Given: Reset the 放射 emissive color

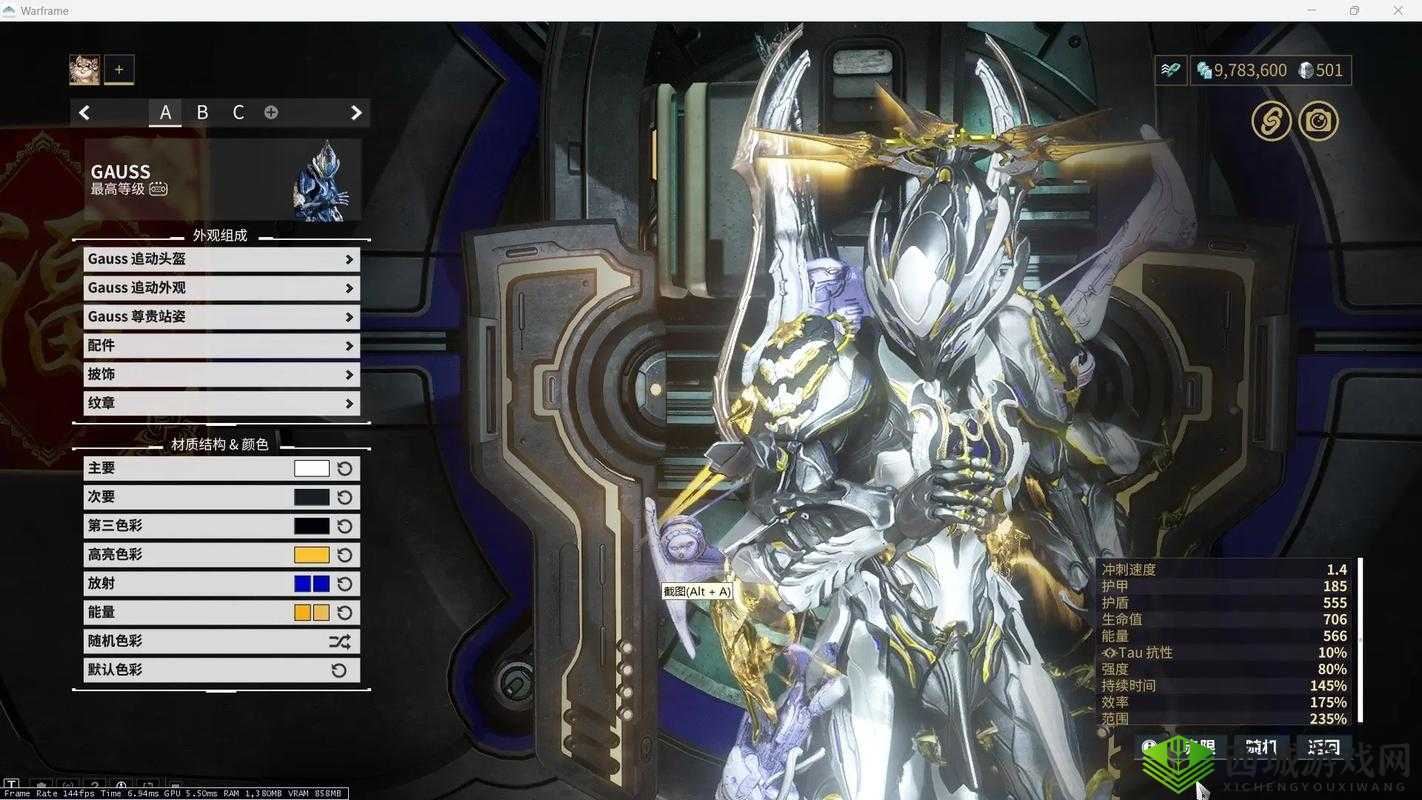Looking at the screenshot, I should tap(345, 584).
